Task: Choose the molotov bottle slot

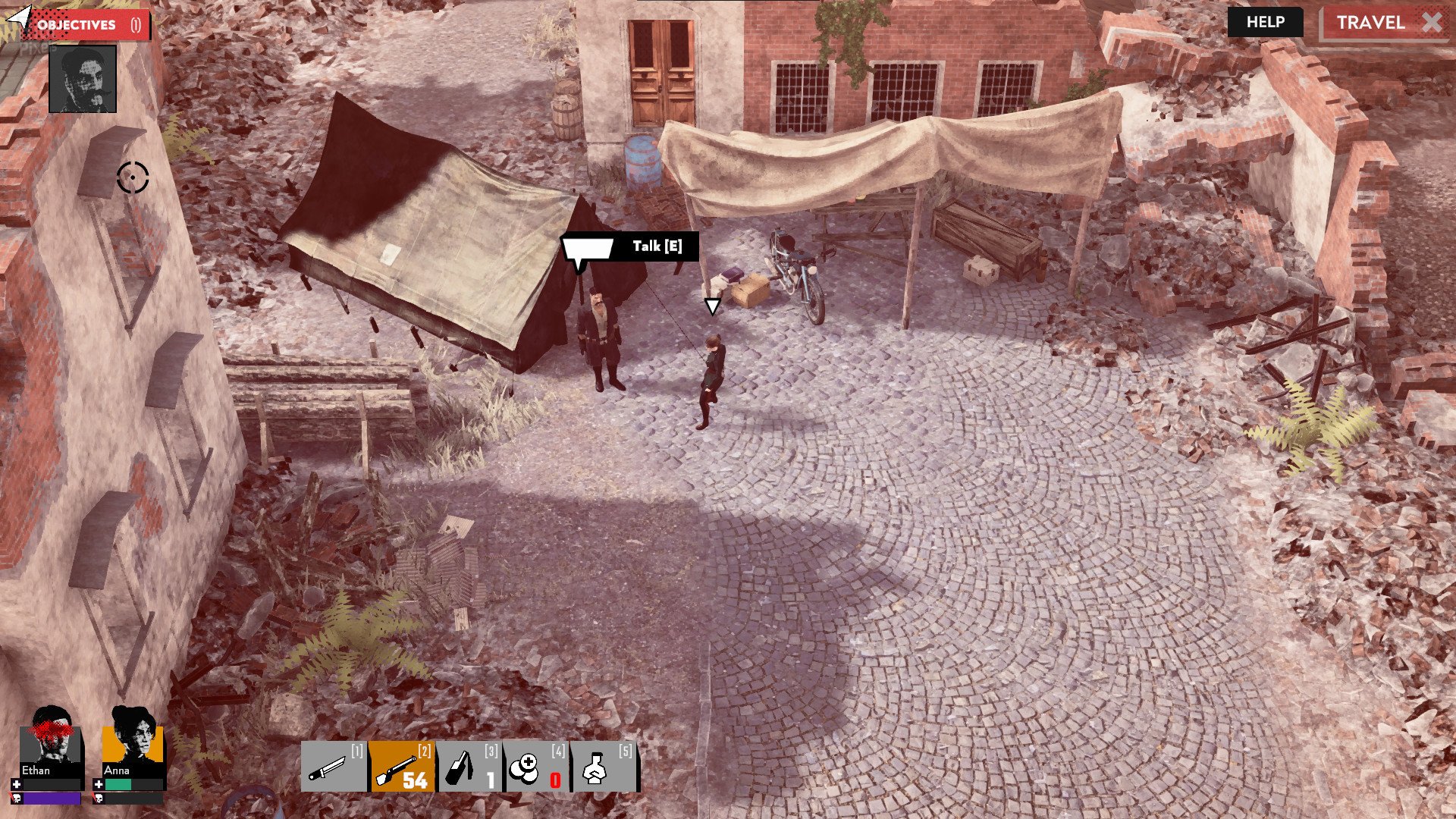Action: click(469, 767)
